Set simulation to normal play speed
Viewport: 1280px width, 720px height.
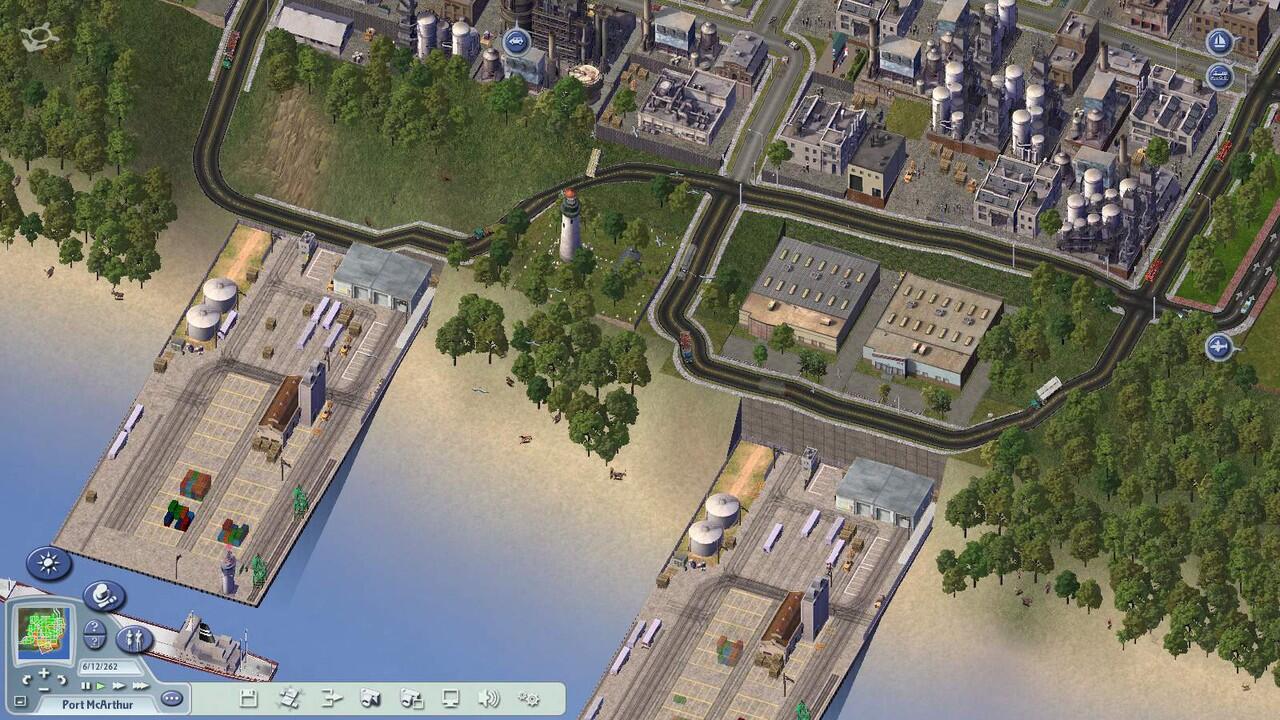click(100, 685)
